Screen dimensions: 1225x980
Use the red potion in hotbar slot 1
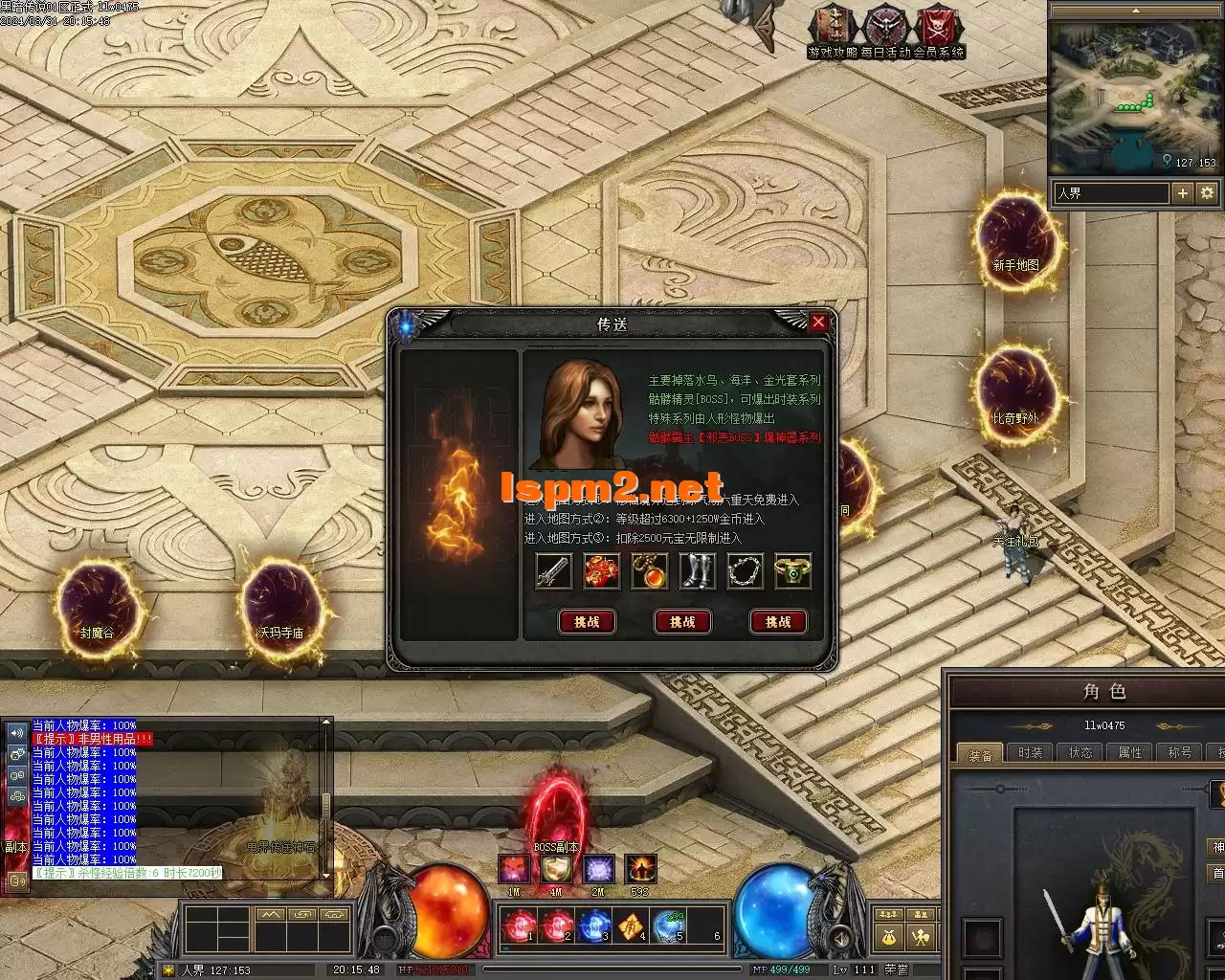(x=520, y=926)
